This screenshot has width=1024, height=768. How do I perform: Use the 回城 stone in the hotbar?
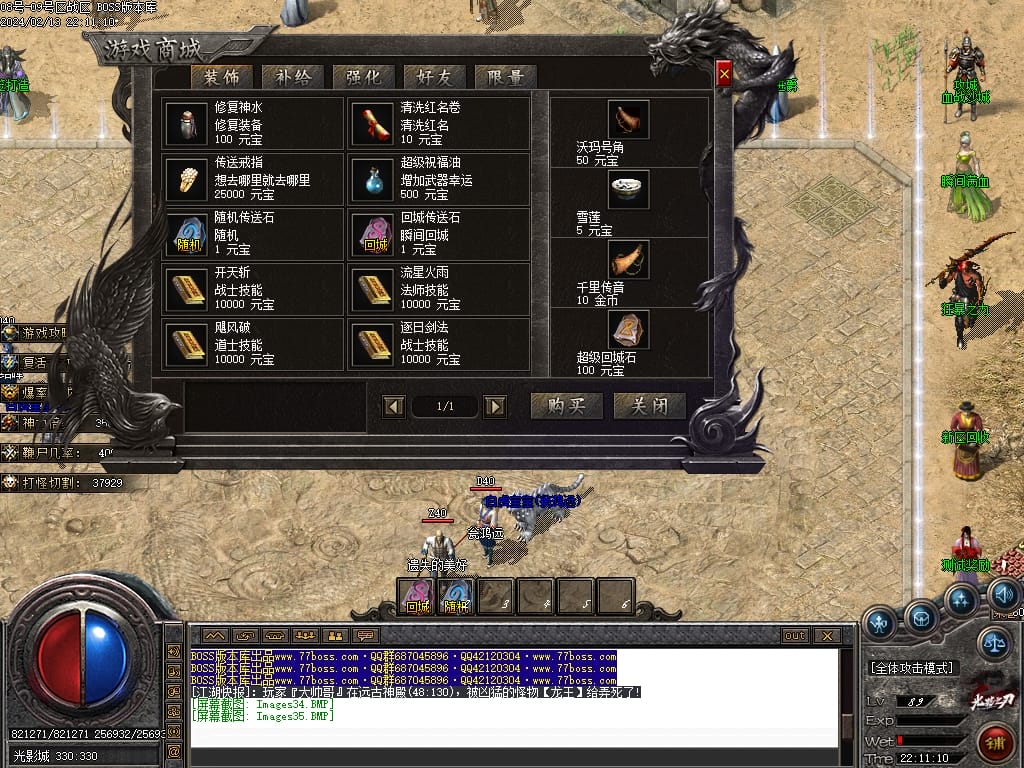(x=417, y=597)
